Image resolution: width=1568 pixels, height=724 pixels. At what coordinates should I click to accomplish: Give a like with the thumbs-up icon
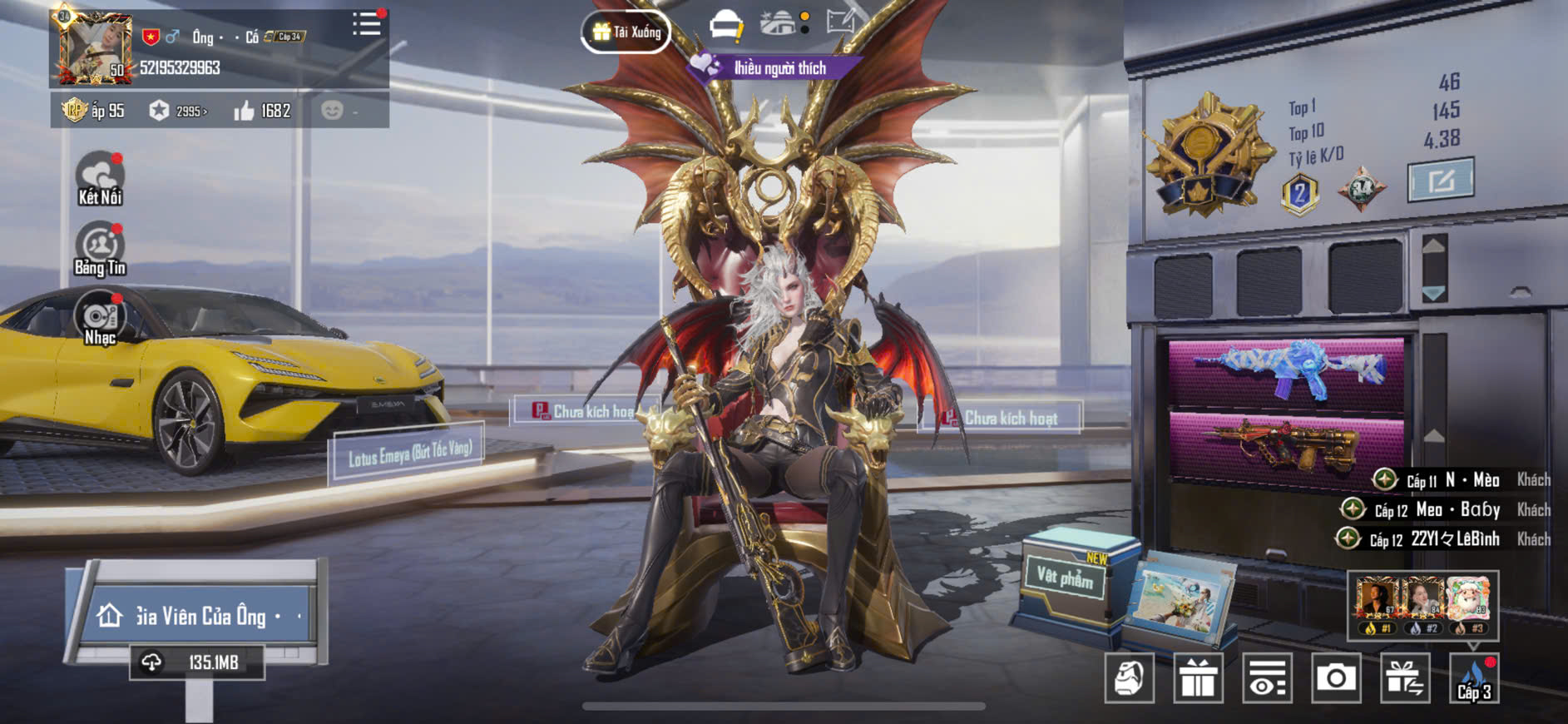click(x=244, y=111)
